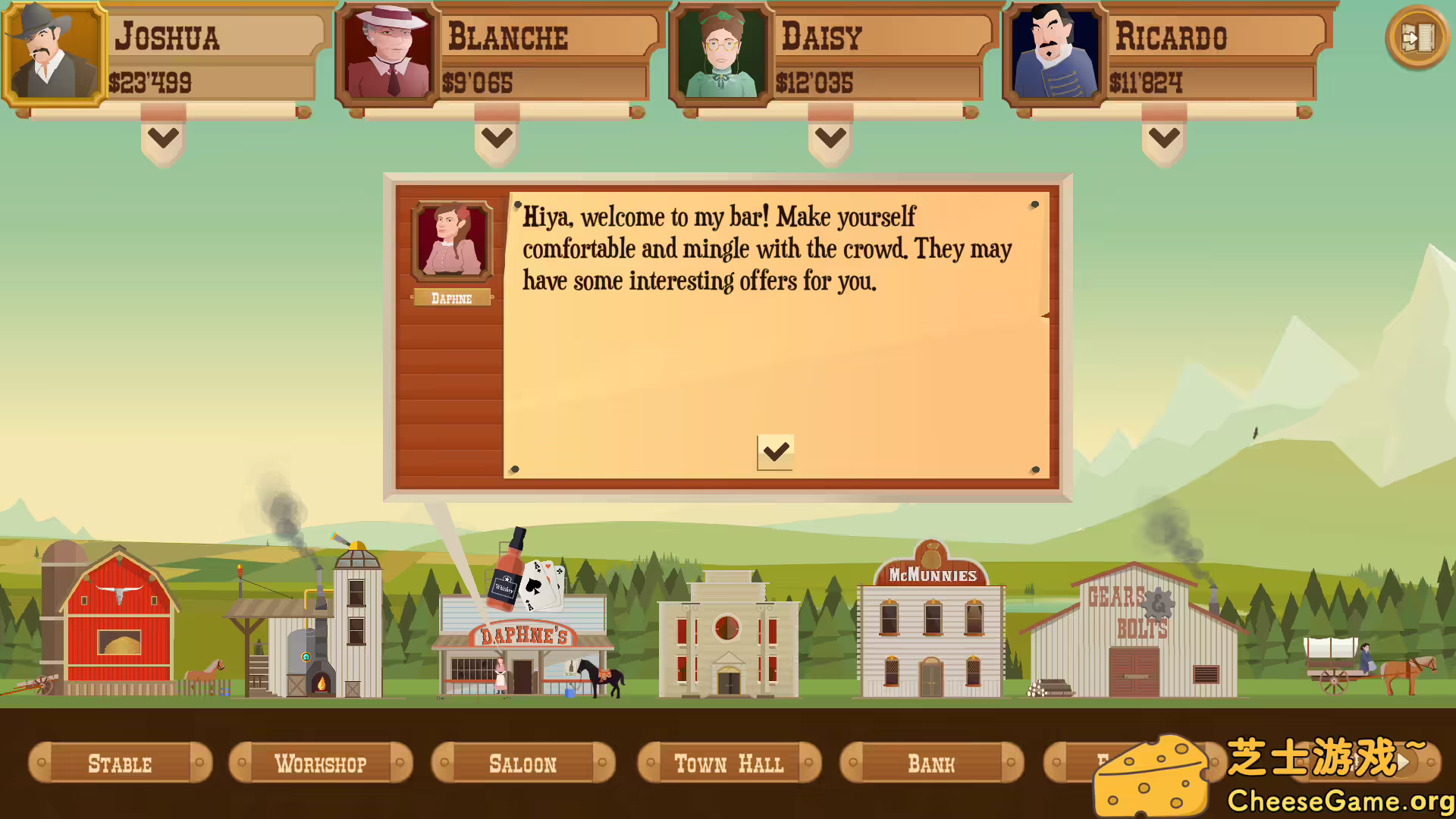Image resolution: width=1456 pixels, height=819 pixels.
Task: Confirm Daphne's dialogue with the checkmark
Action: tap(775, 452)
